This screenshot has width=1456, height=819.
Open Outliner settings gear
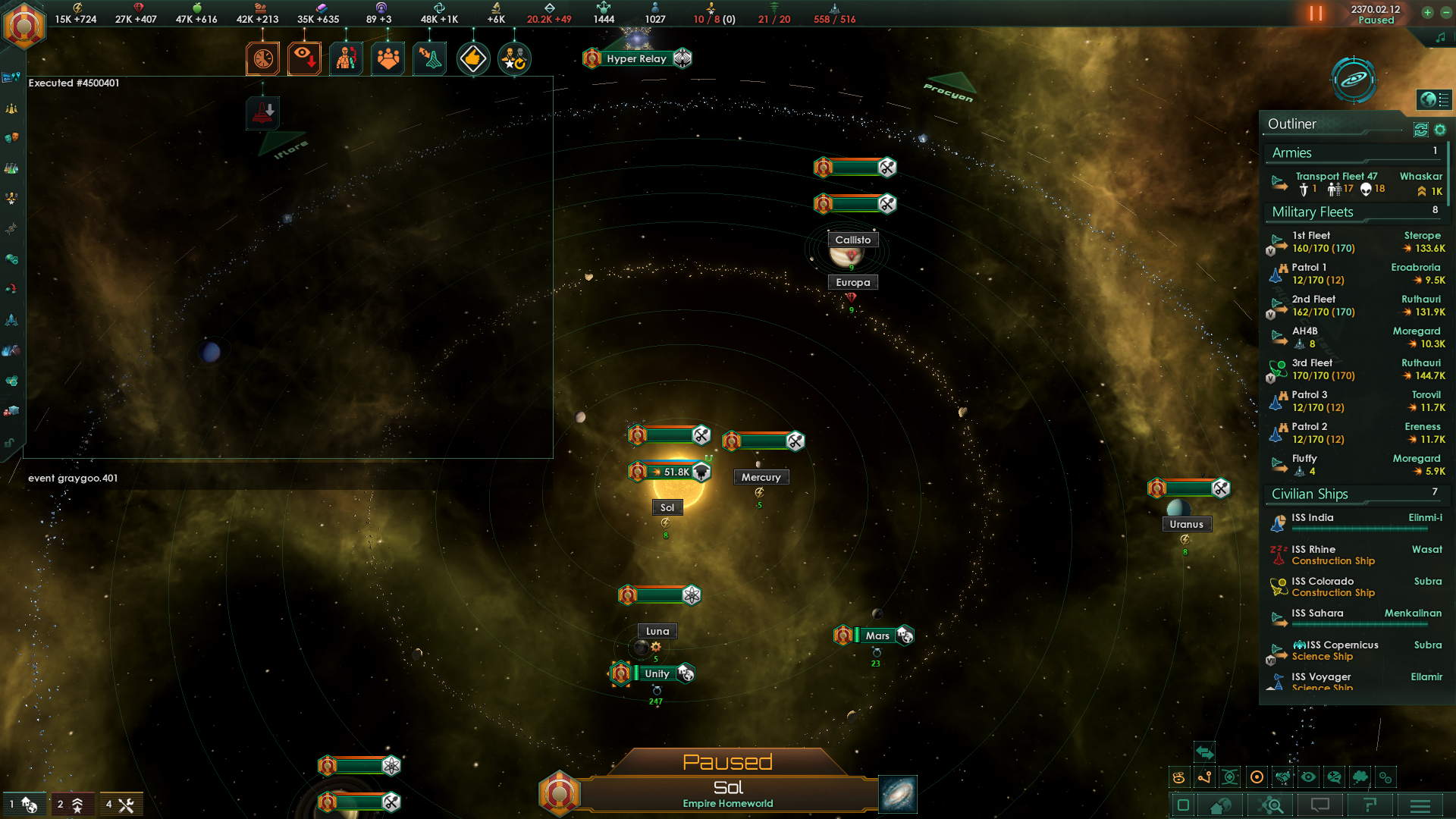[x=1440, y=130]
